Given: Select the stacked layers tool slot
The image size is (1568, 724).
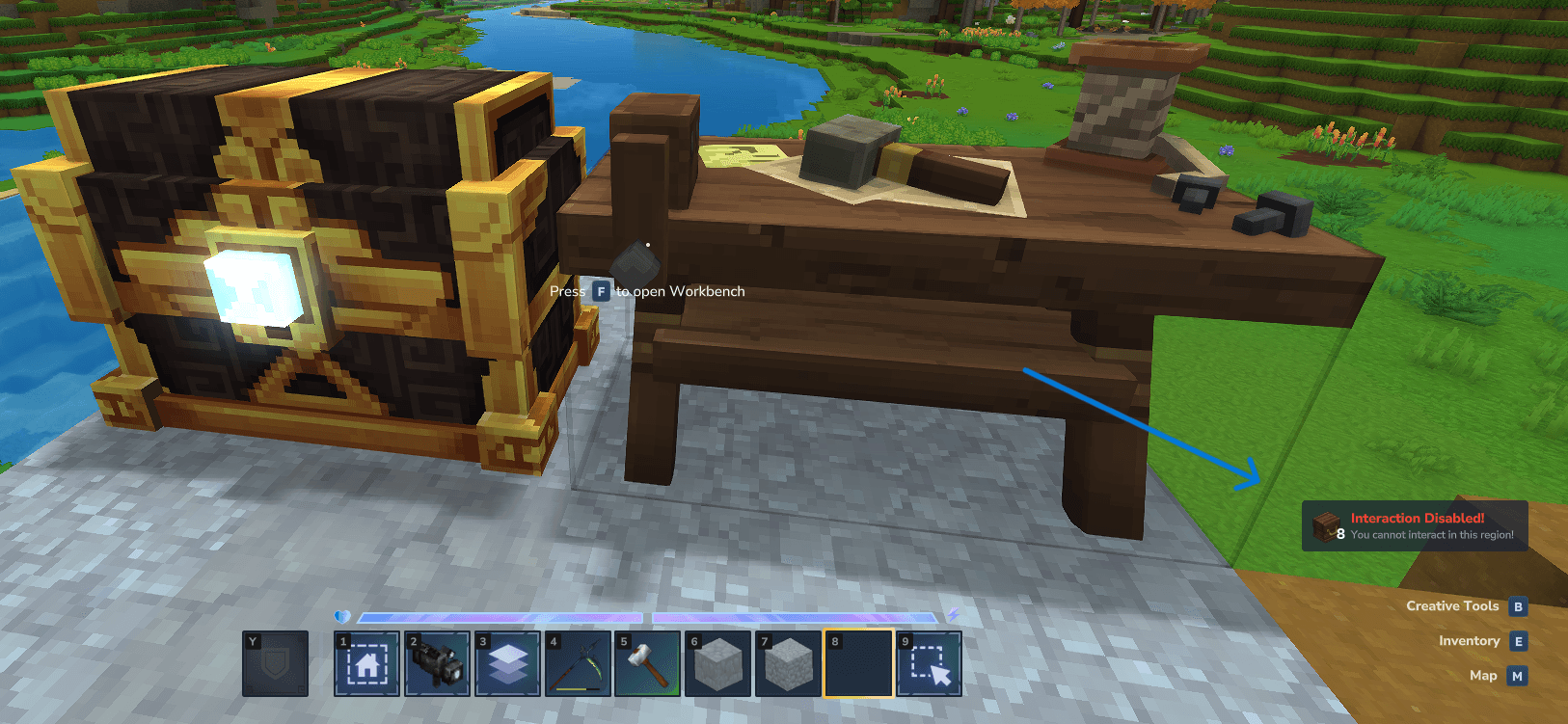Looking at the screenshot, I should pos(507,663).
